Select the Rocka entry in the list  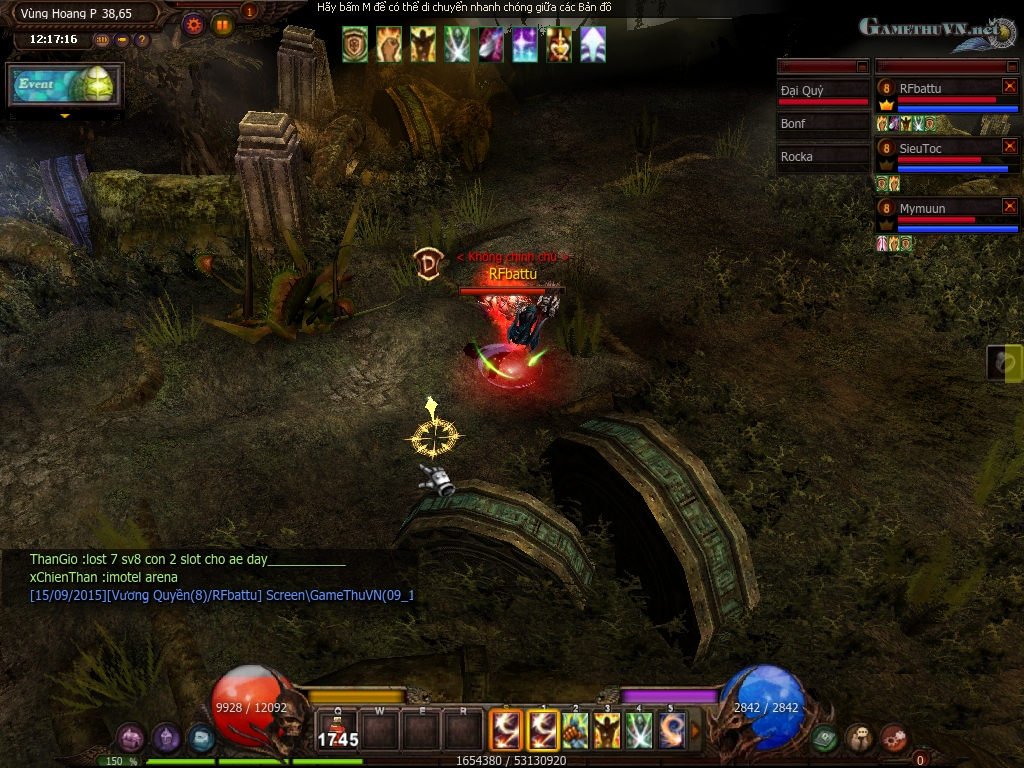point(824,157)
